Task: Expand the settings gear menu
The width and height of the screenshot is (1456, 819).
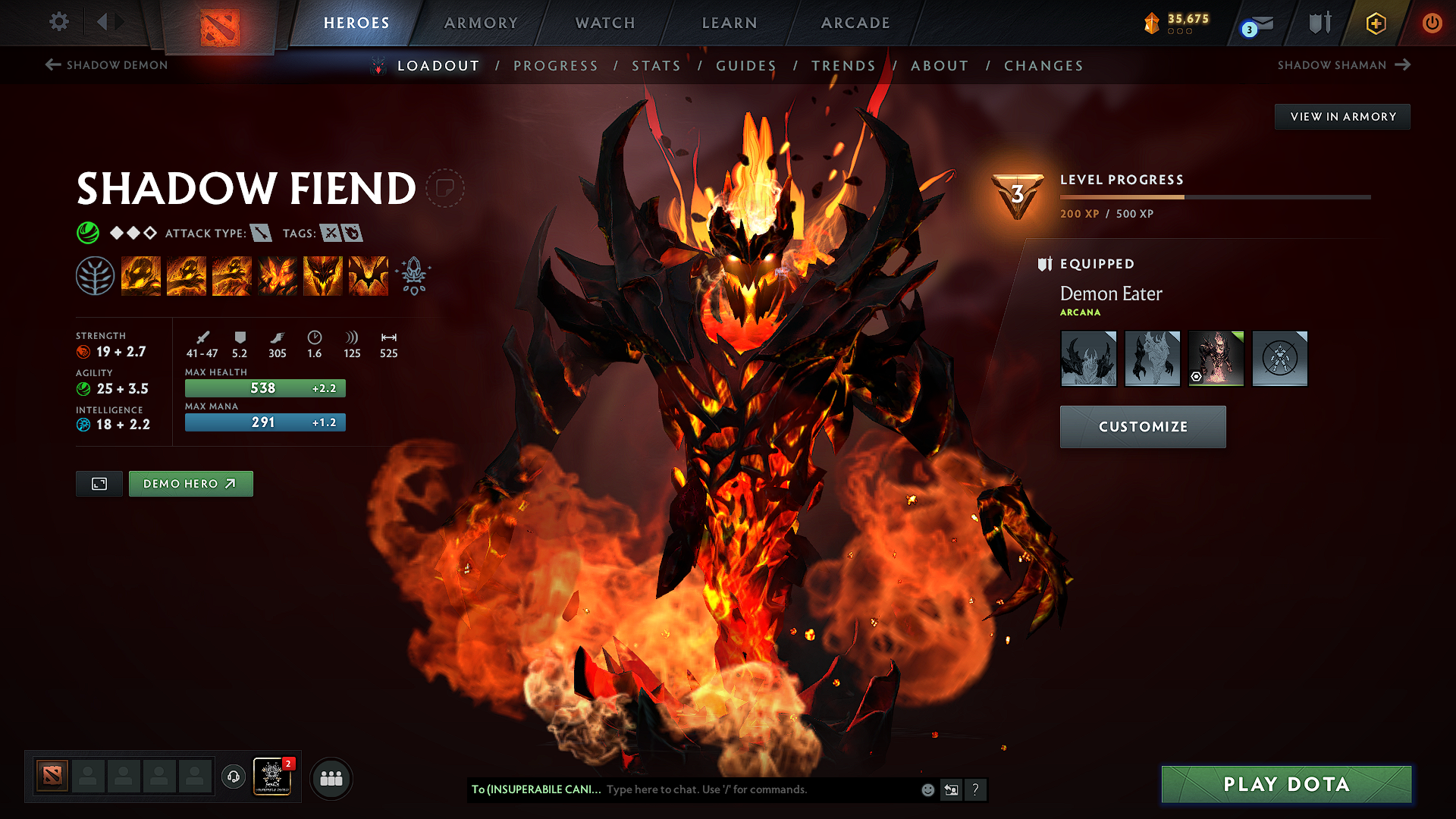Action: [x=58, y=22]
